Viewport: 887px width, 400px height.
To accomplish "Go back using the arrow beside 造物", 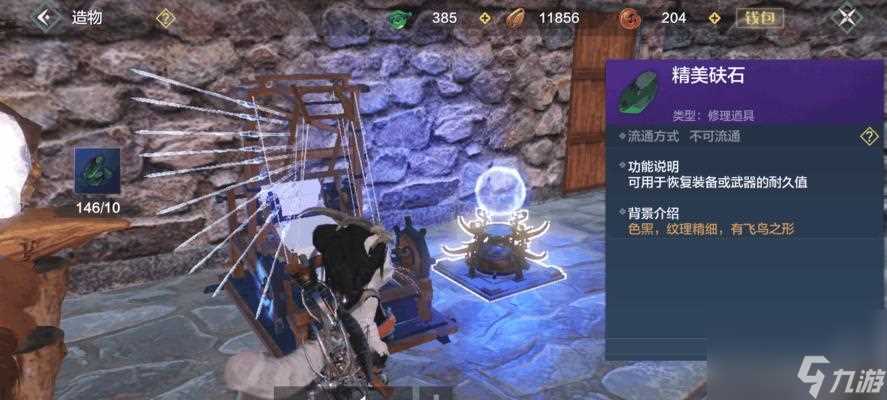I will [43, 17].
